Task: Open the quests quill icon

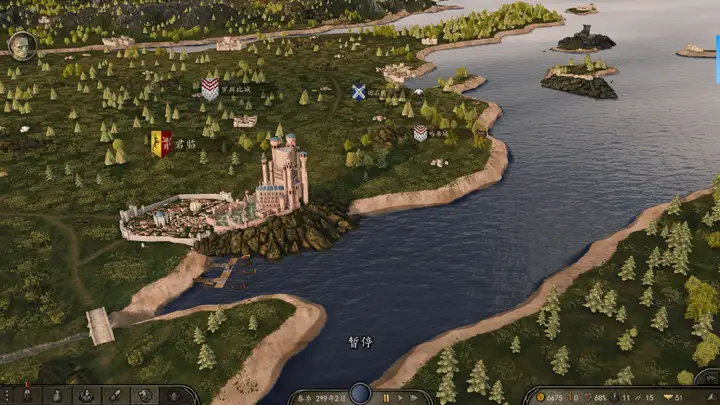Action: 114,396
